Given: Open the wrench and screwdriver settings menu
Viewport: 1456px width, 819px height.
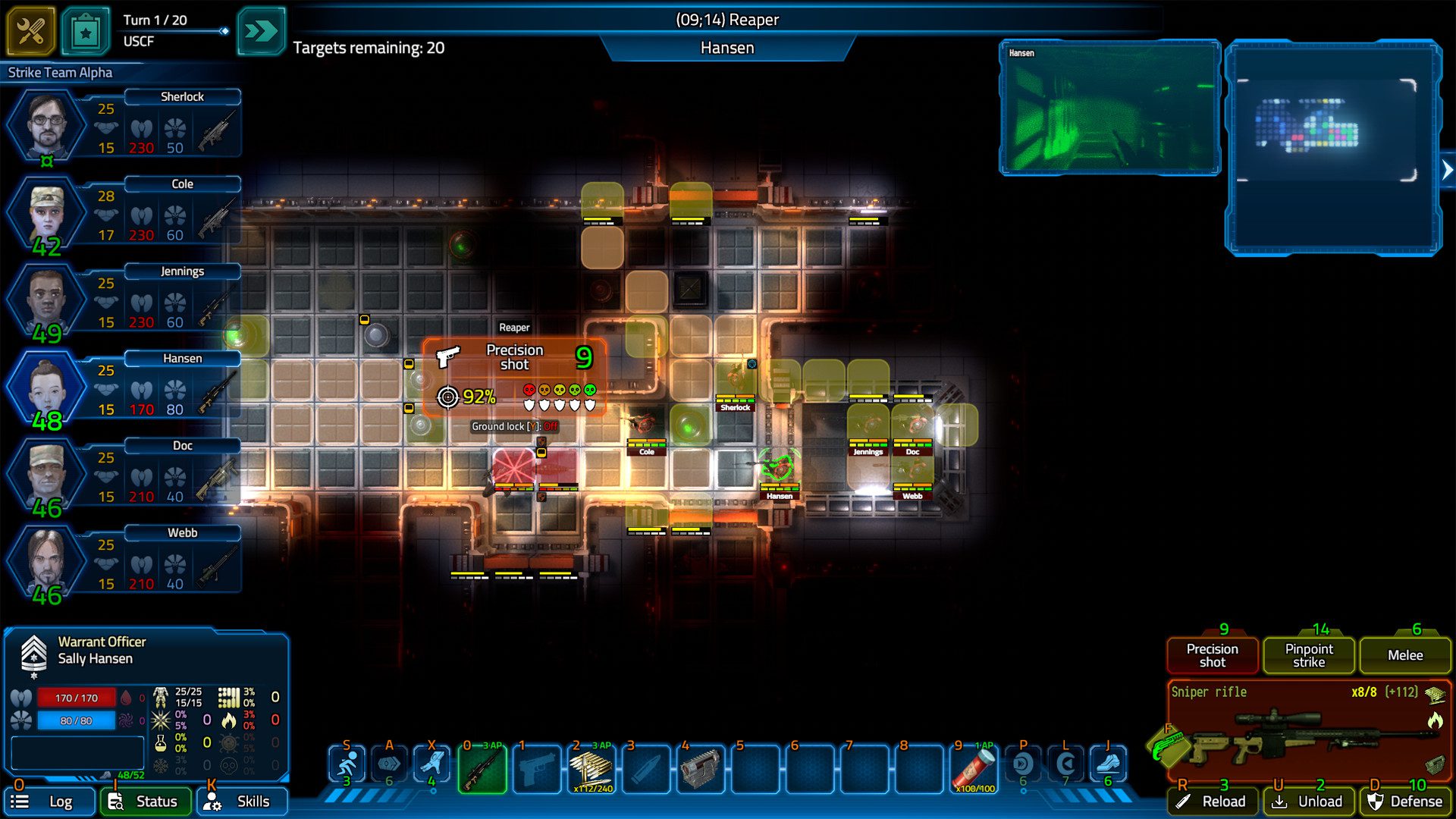Looking at the screenshot, I should tap(31, 31).
